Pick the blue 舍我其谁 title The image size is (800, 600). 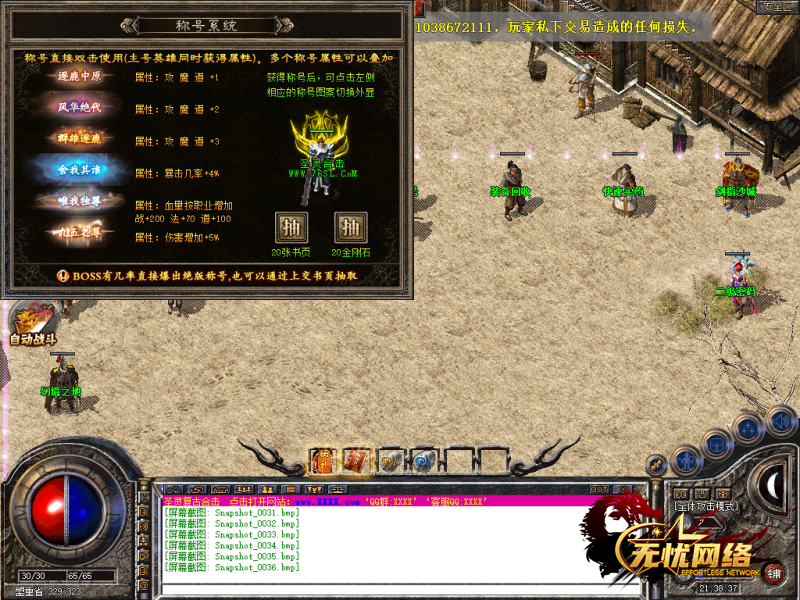[x=78, y=171]
